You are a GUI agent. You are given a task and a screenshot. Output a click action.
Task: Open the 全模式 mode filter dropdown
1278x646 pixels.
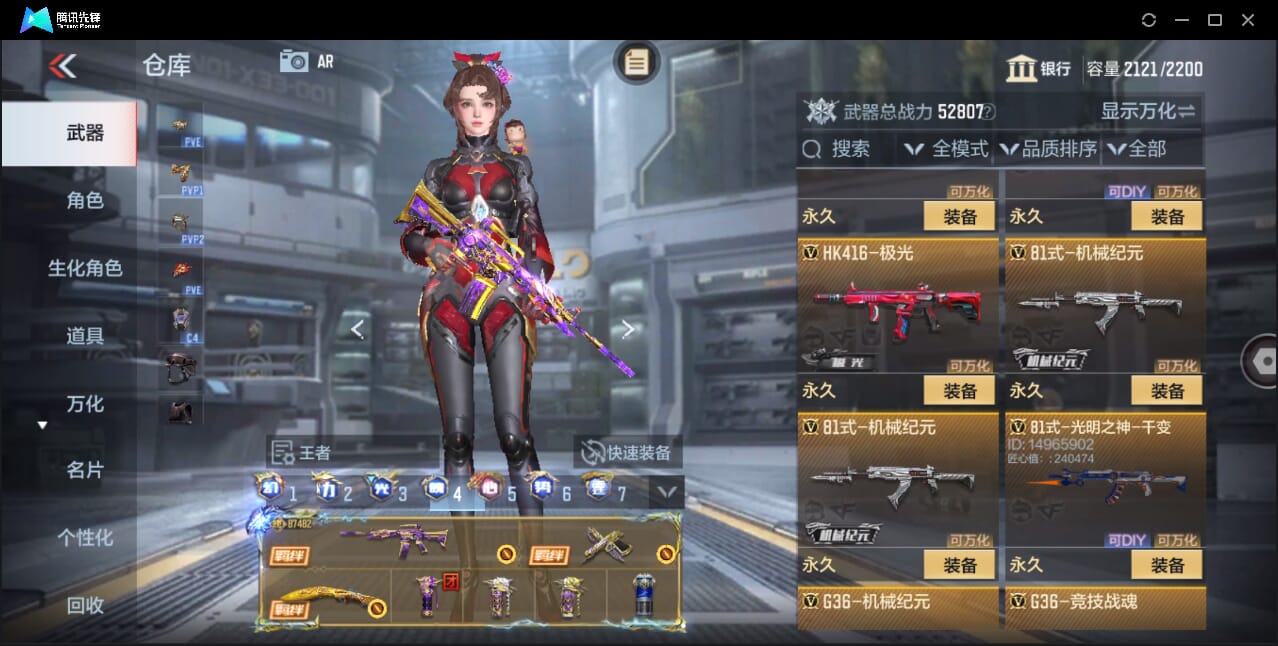[945, 149]
